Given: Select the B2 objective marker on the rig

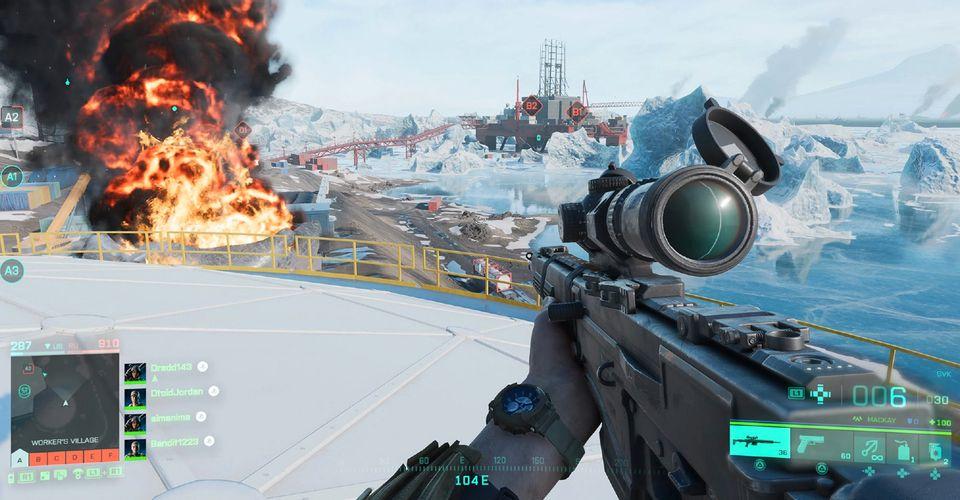Looking at the screenshot, I should pos(532,105).
